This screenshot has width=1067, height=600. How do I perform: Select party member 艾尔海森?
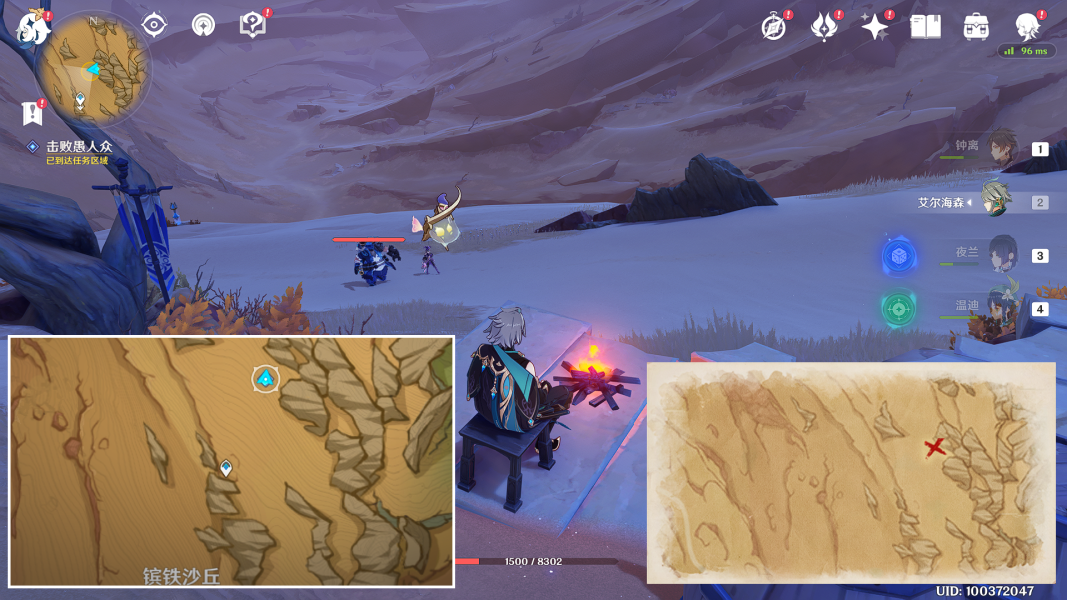pyautogui.click(x=995, y=201)
